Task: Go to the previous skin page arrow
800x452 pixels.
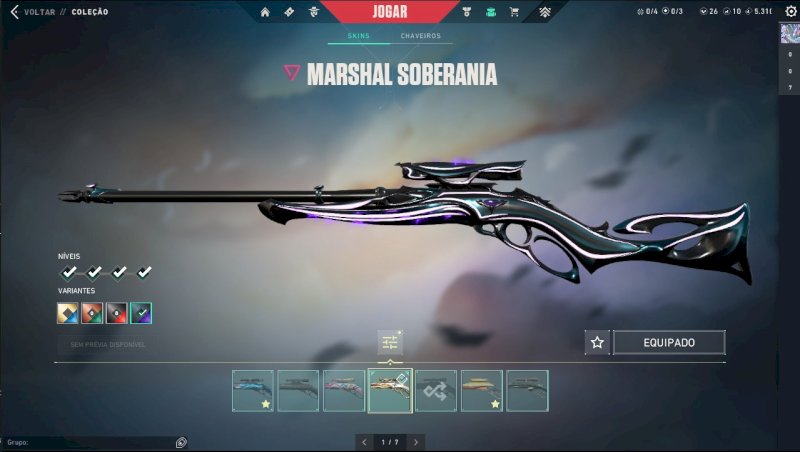Action: pos(364,441)
